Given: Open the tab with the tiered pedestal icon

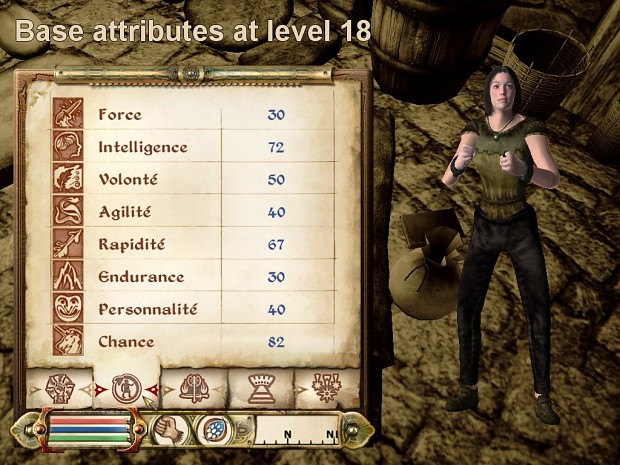Looking at the screenshot, I should (261, 388).
